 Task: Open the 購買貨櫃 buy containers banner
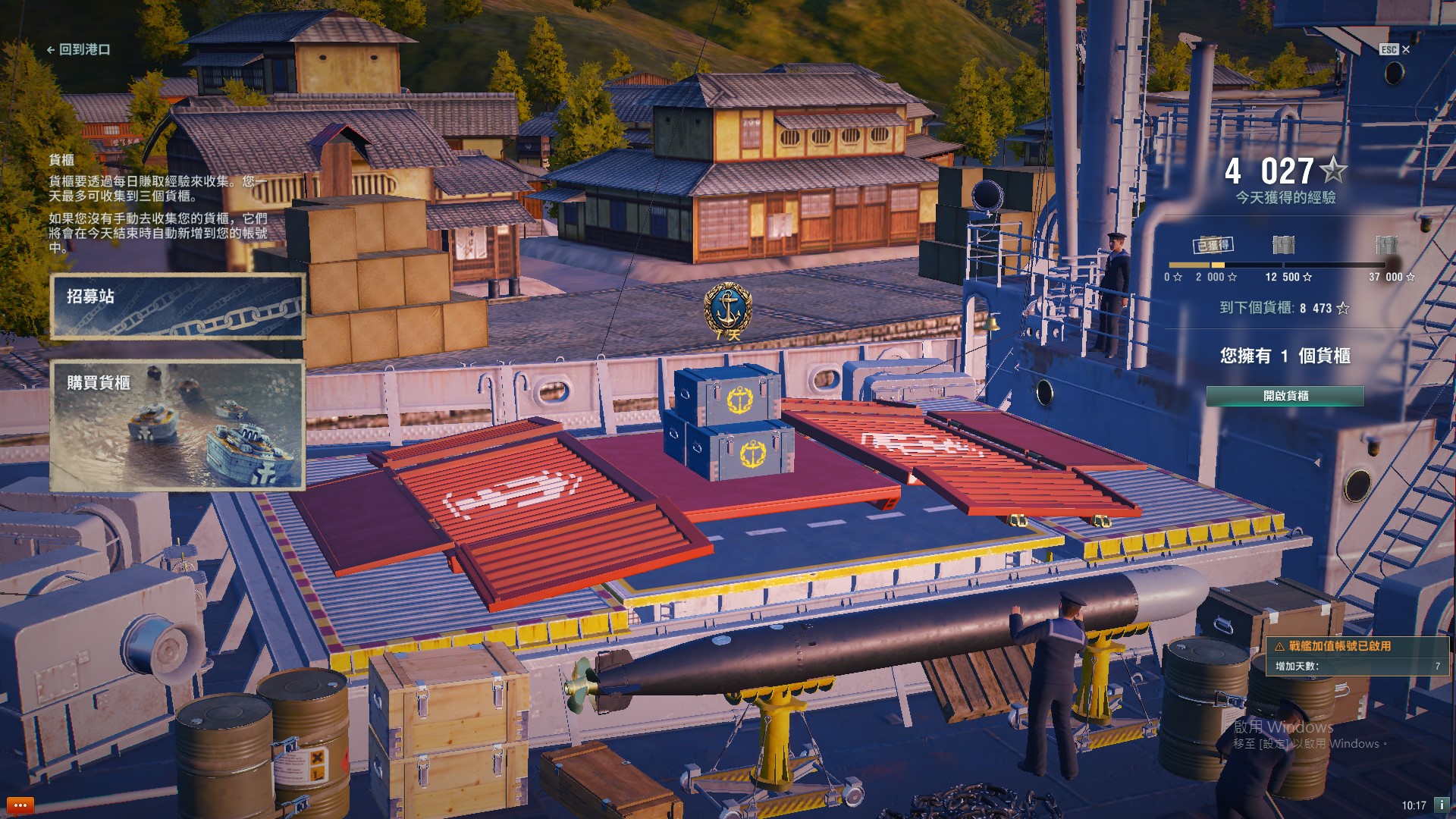tap(177, 425)
